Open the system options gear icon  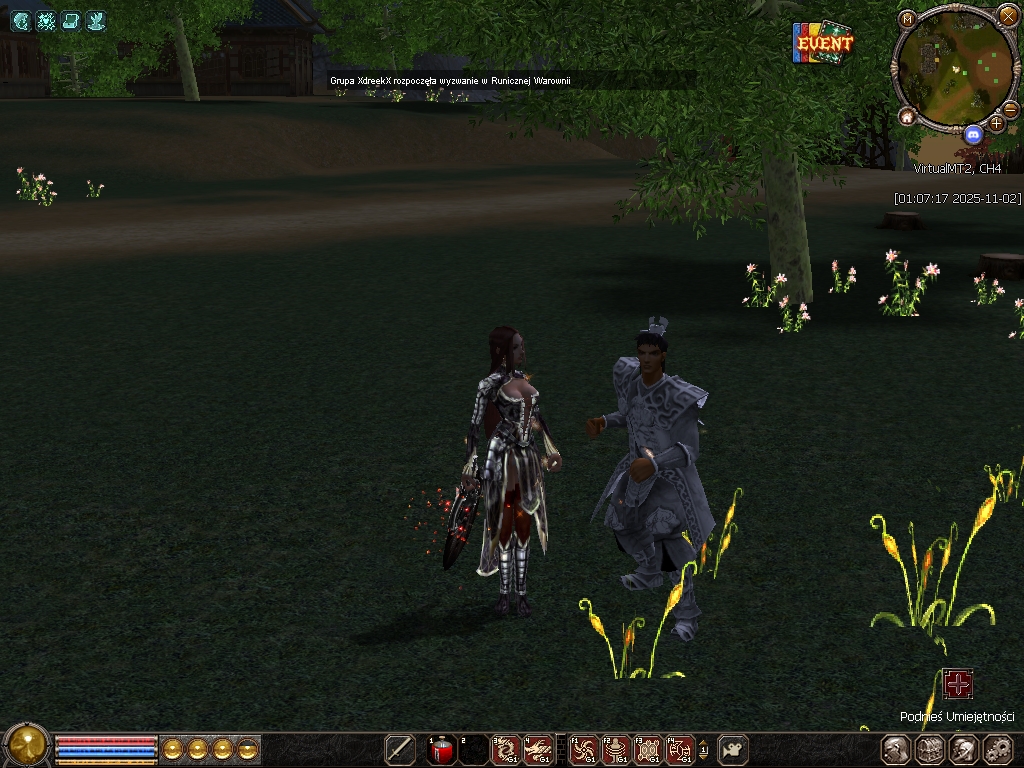pos(998,749)
